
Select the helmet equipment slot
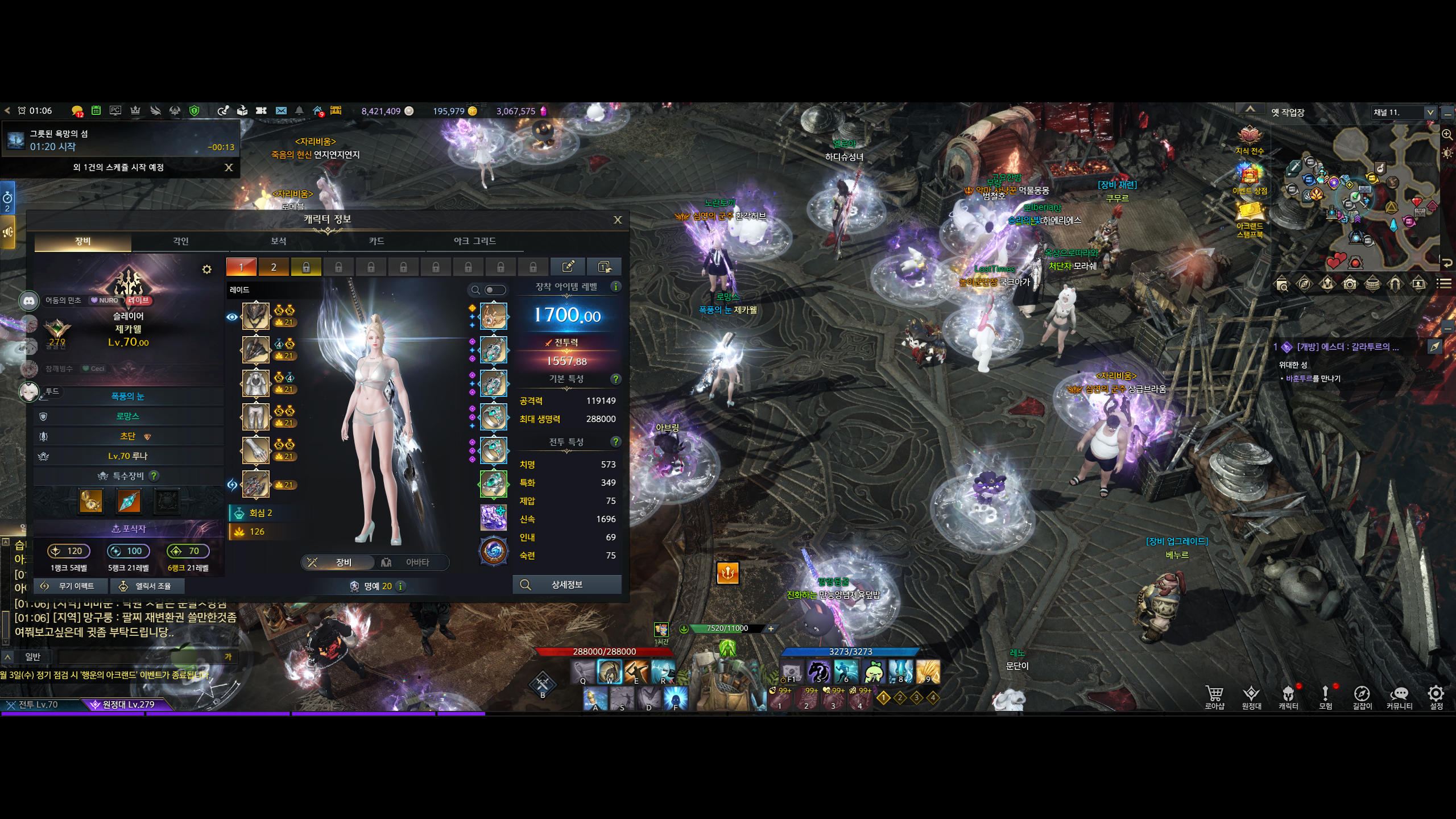(256, 316)
